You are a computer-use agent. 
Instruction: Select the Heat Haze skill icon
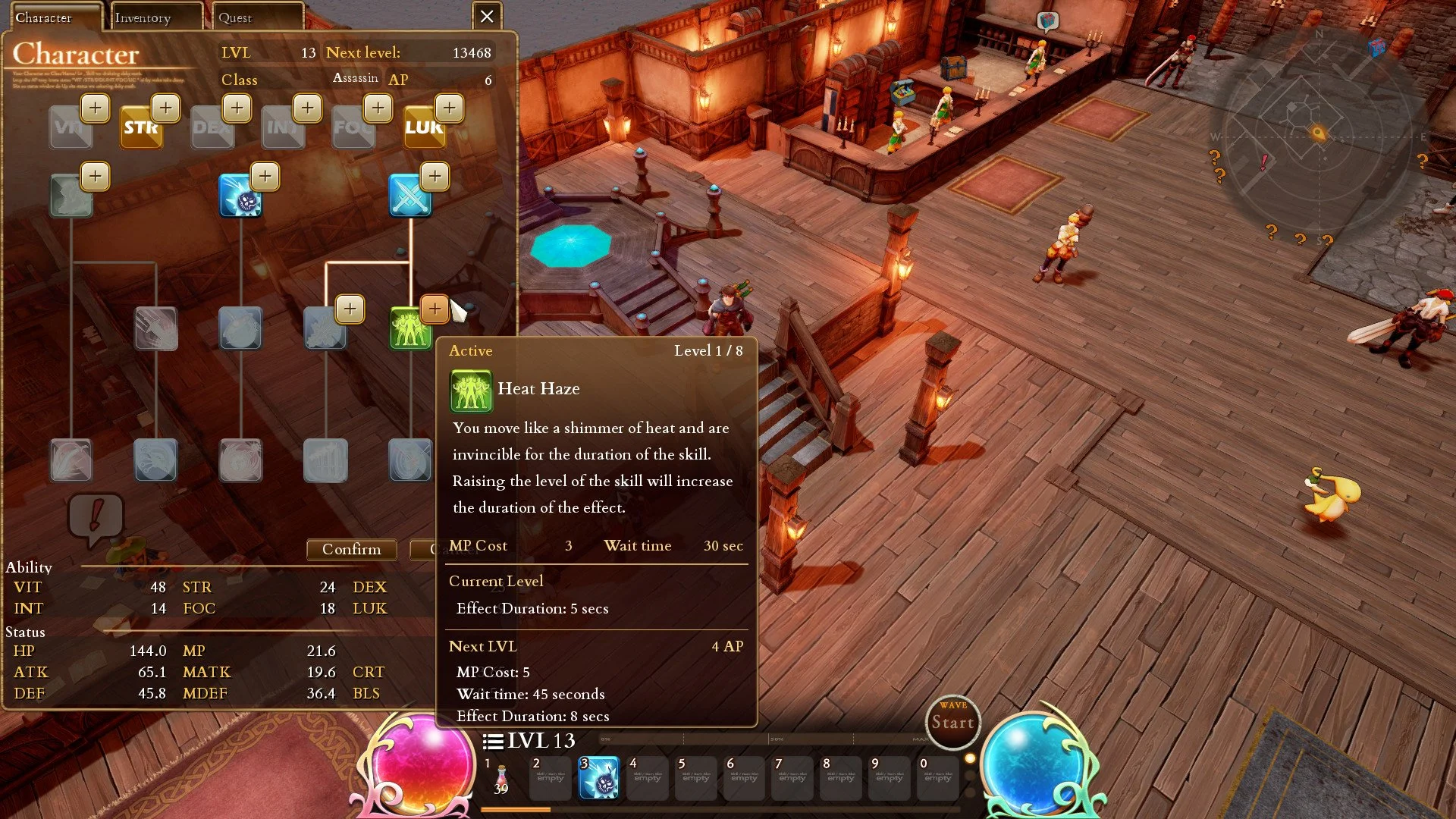(x=409, y=328)
